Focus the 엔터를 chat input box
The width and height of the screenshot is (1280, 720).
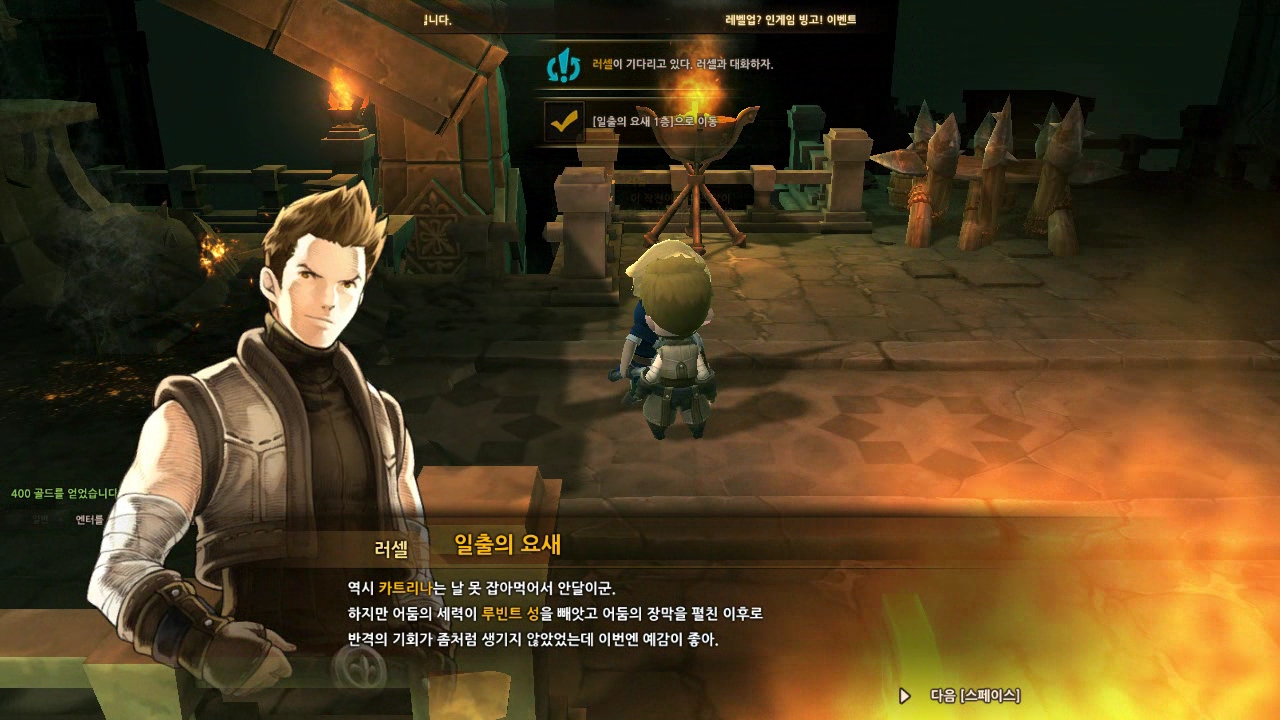point(90,519)
